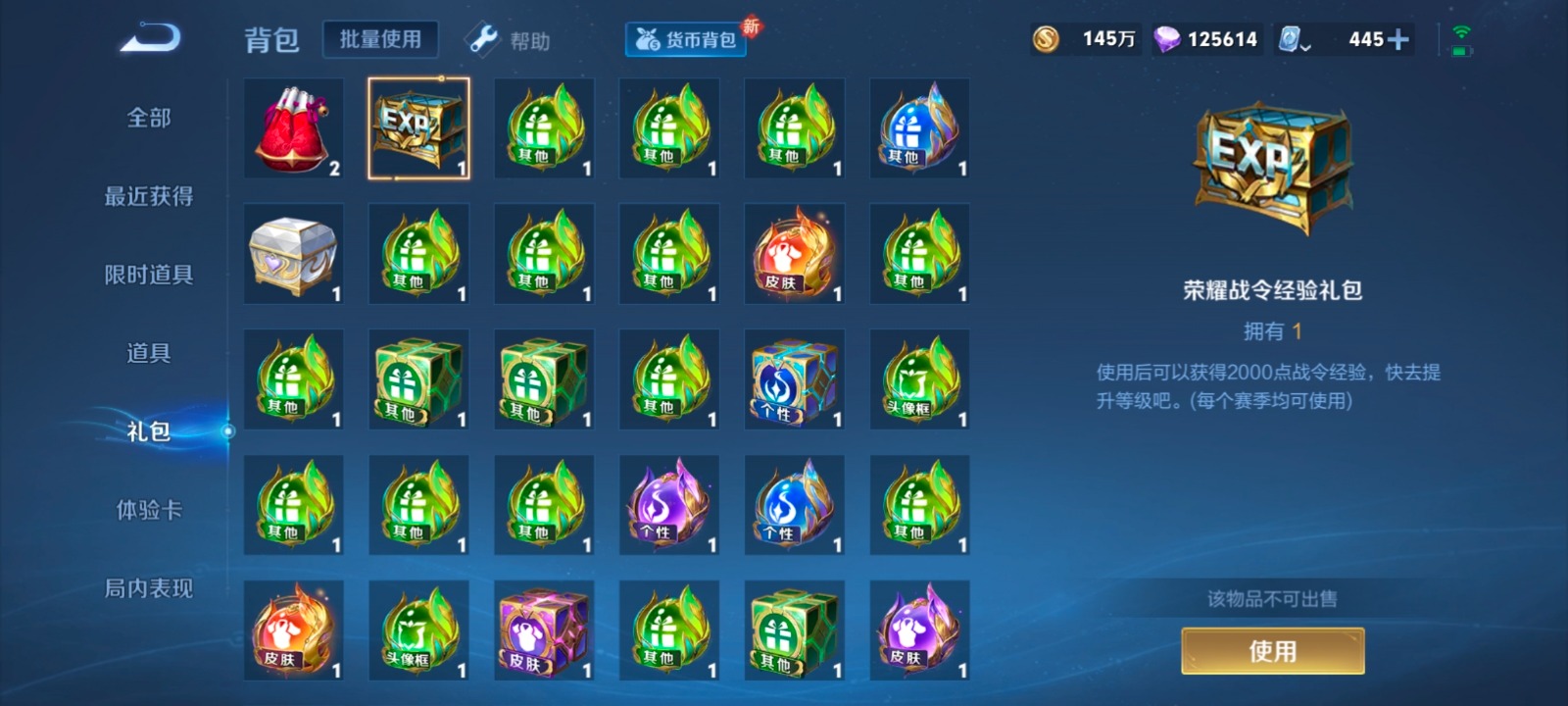Switch to the 限时道具 tab
The height and width of the screenshot is (706, 1568).
click(x=149, y=275)
